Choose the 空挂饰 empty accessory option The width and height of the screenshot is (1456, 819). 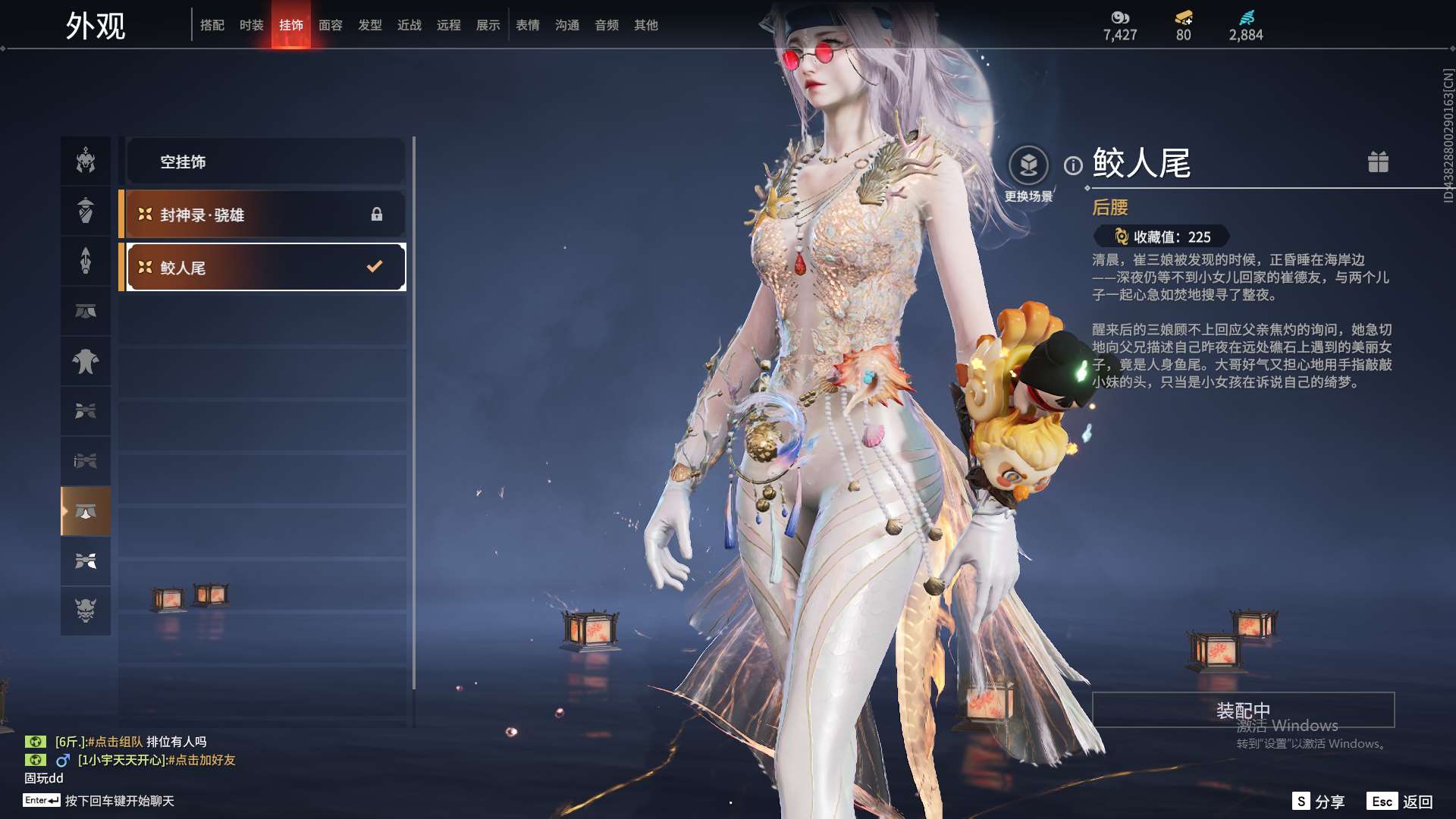click(265, 162)
